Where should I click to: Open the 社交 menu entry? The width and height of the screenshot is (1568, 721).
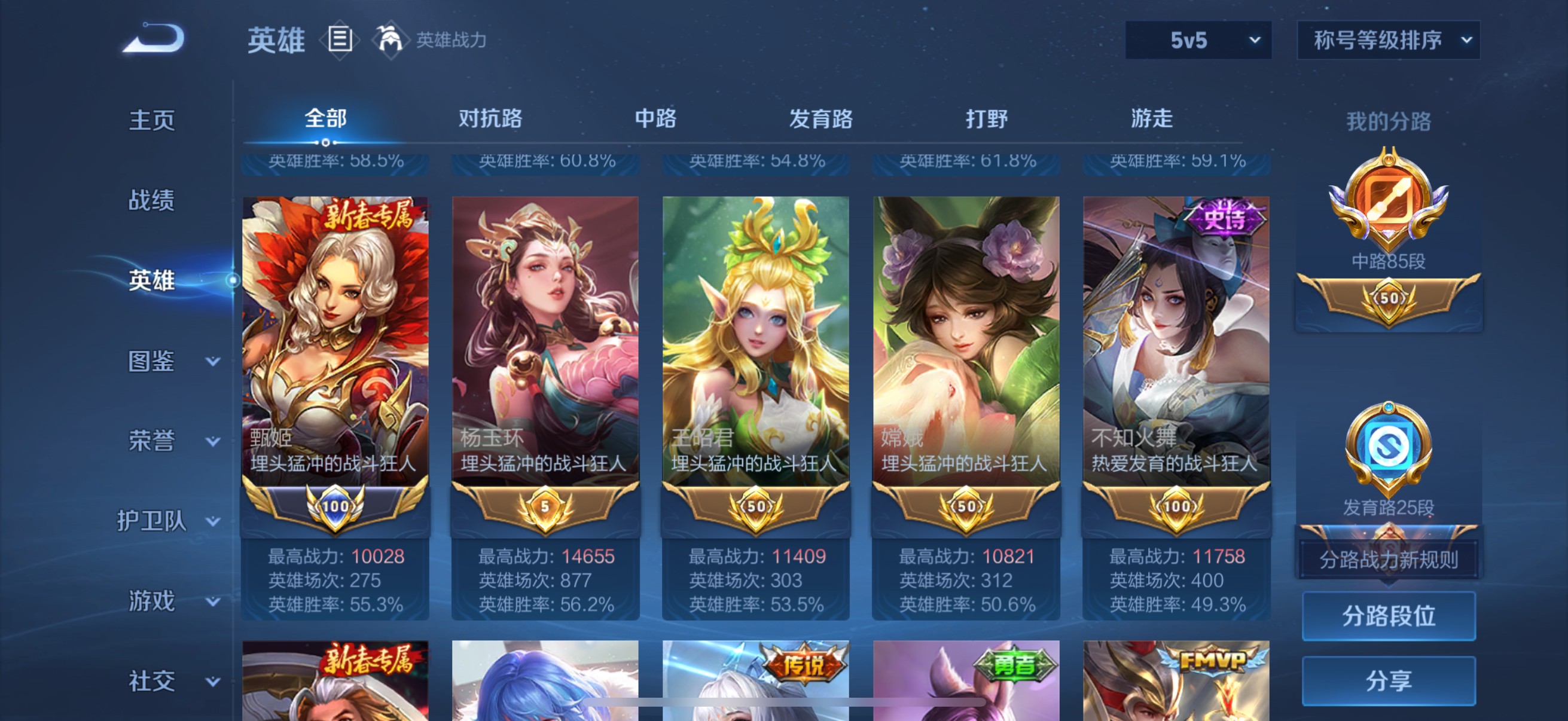(x=151, y=681)
